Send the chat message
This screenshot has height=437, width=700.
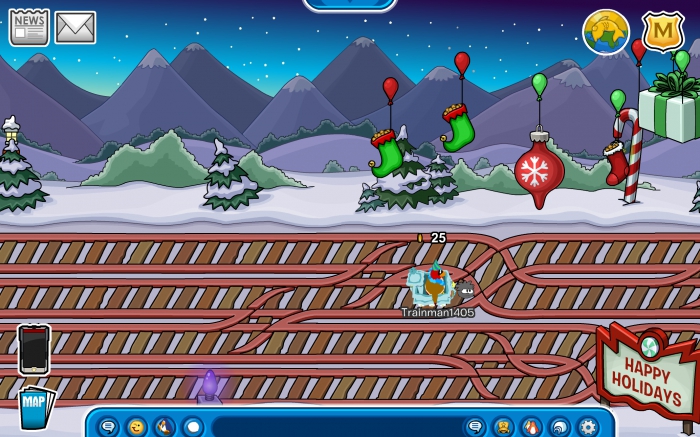[475, 427]
